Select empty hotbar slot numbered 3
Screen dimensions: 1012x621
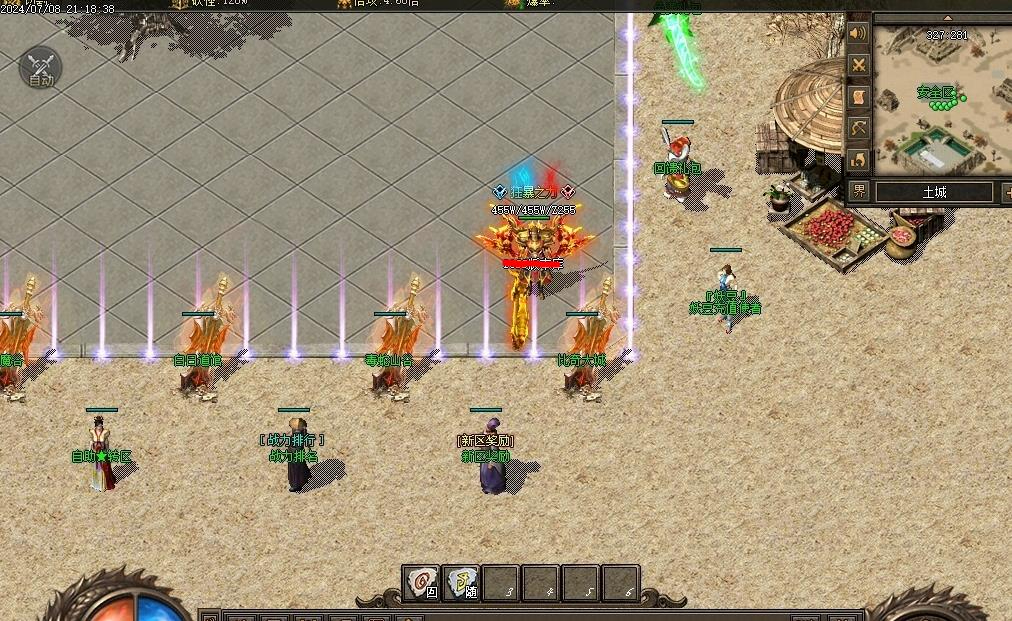click(501, 583)
